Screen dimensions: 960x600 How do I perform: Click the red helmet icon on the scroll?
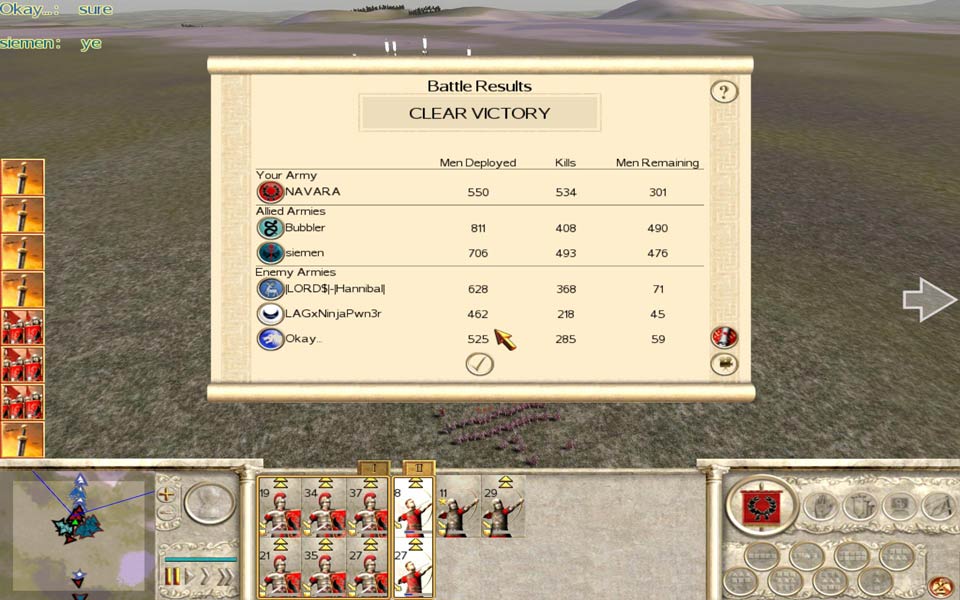point(724,337)
